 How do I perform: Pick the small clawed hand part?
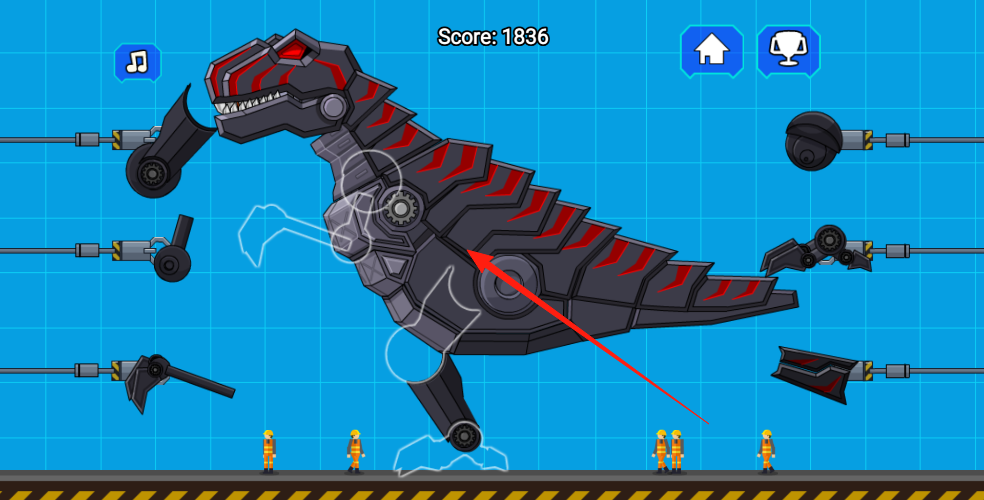(x=818, y=249)
